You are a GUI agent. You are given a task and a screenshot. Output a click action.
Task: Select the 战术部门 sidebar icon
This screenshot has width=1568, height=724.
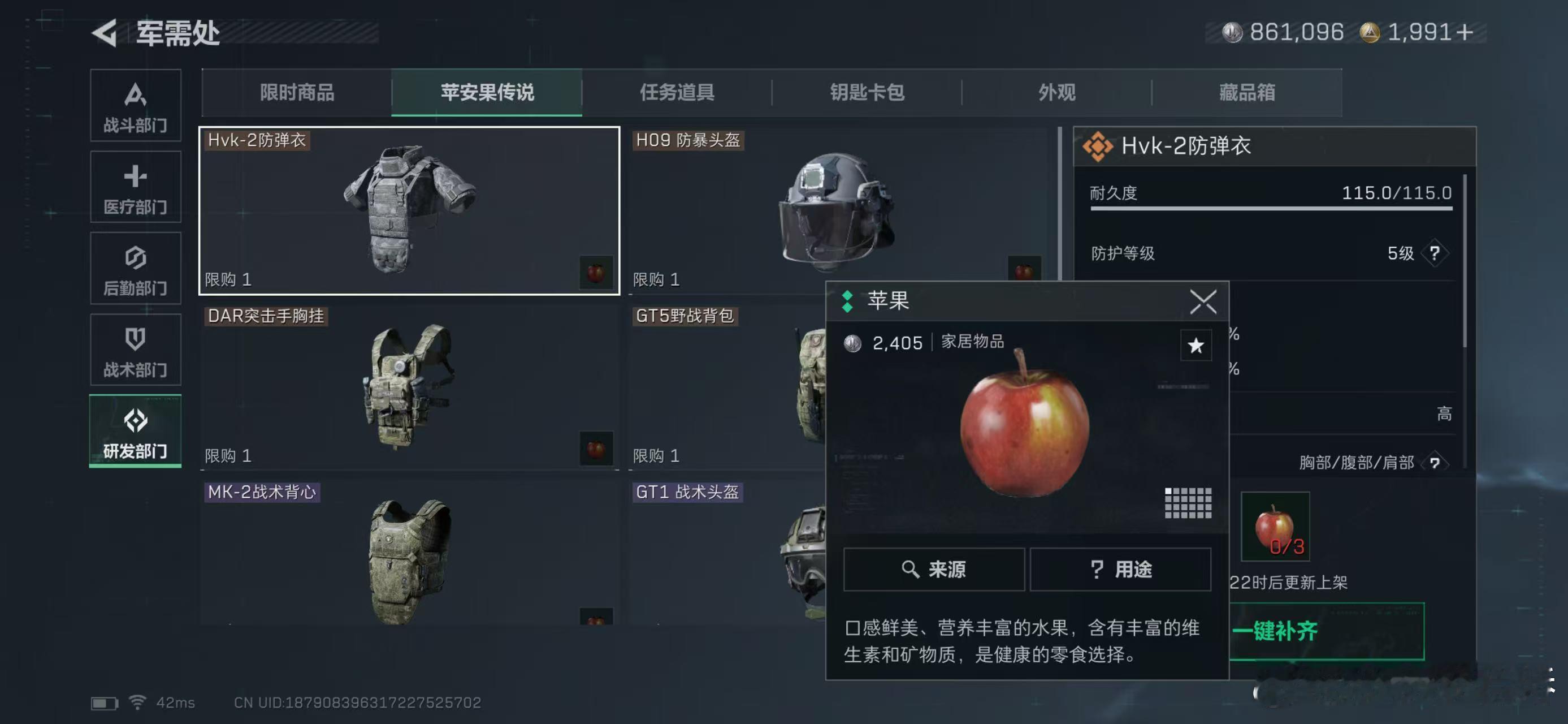click(x=136, y=350)
